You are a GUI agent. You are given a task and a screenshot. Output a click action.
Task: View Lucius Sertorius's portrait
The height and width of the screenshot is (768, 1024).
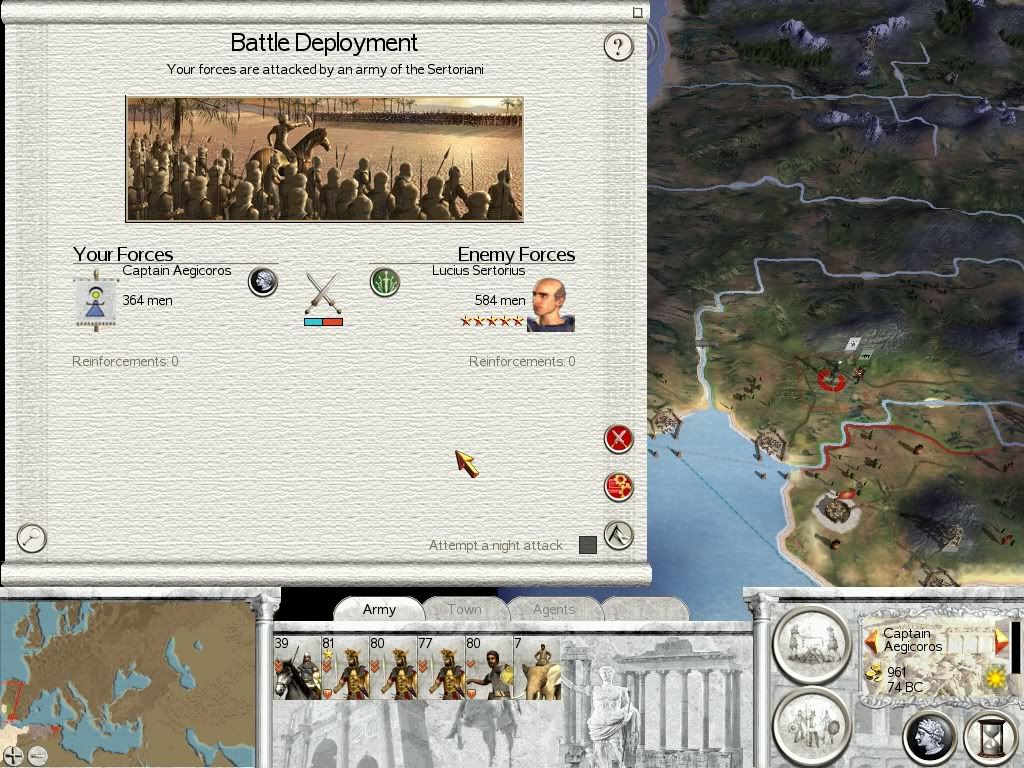[550, 304]
